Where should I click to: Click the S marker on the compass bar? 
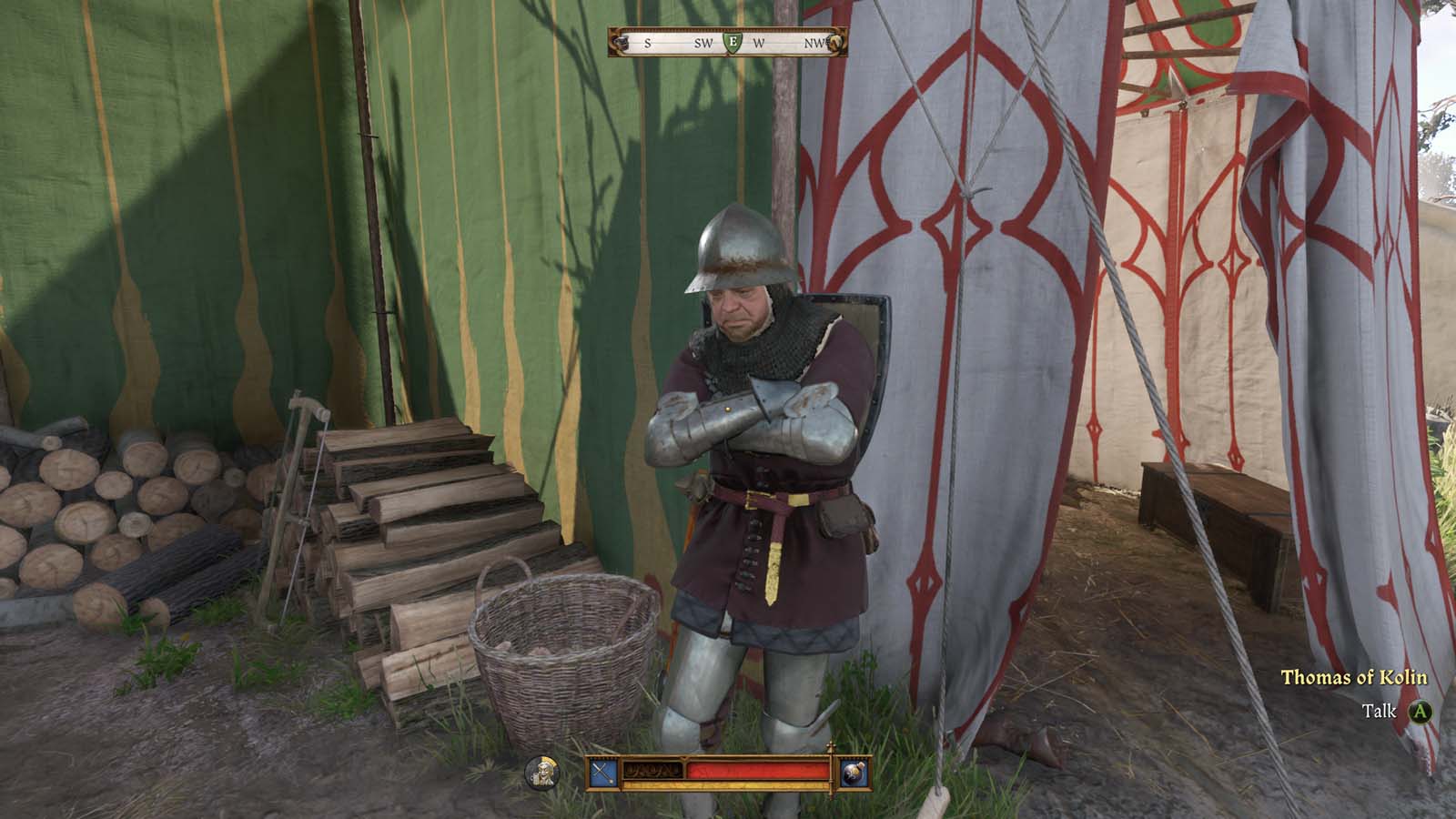point(648,43)
